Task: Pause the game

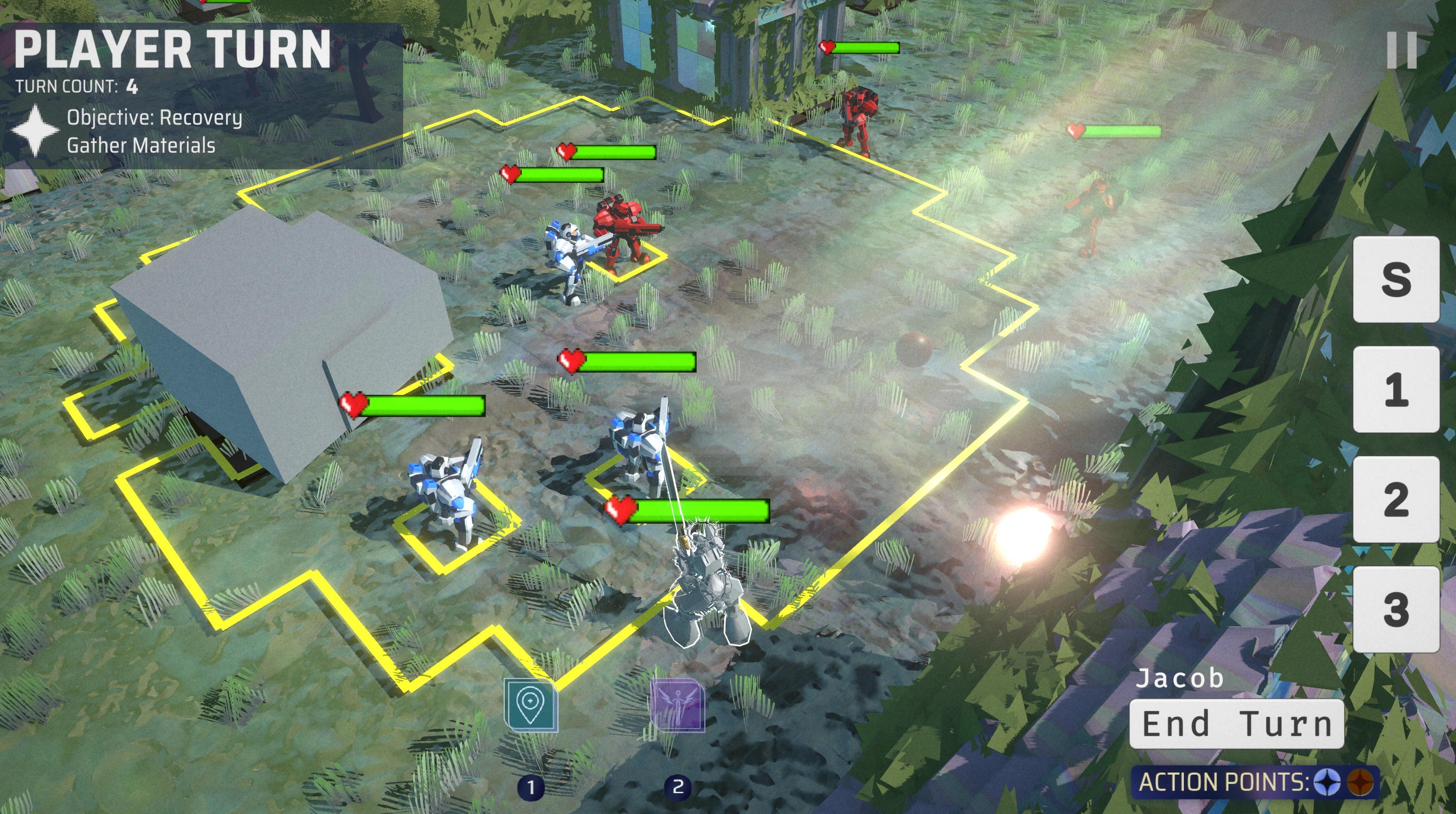Action: click(1402, 50)
